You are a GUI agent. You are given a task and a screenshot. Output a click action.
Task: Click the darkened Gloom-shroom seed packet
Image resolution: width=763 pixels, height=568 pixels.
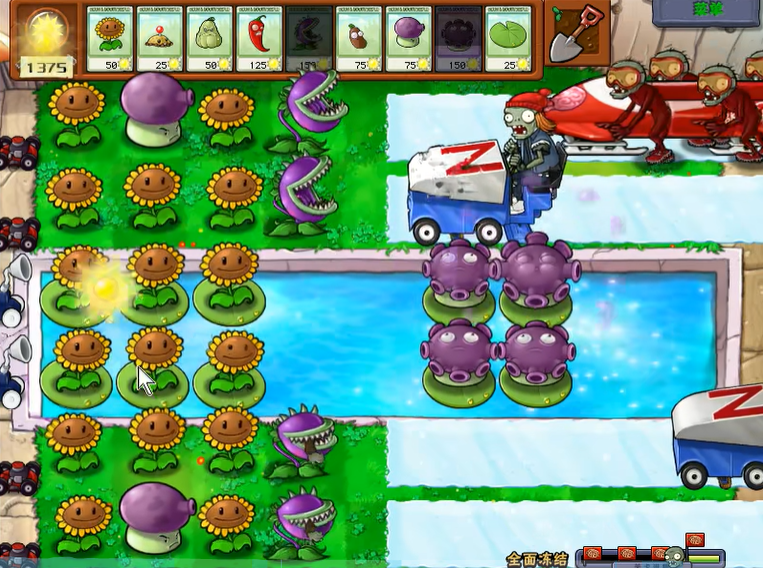(459, 39)
